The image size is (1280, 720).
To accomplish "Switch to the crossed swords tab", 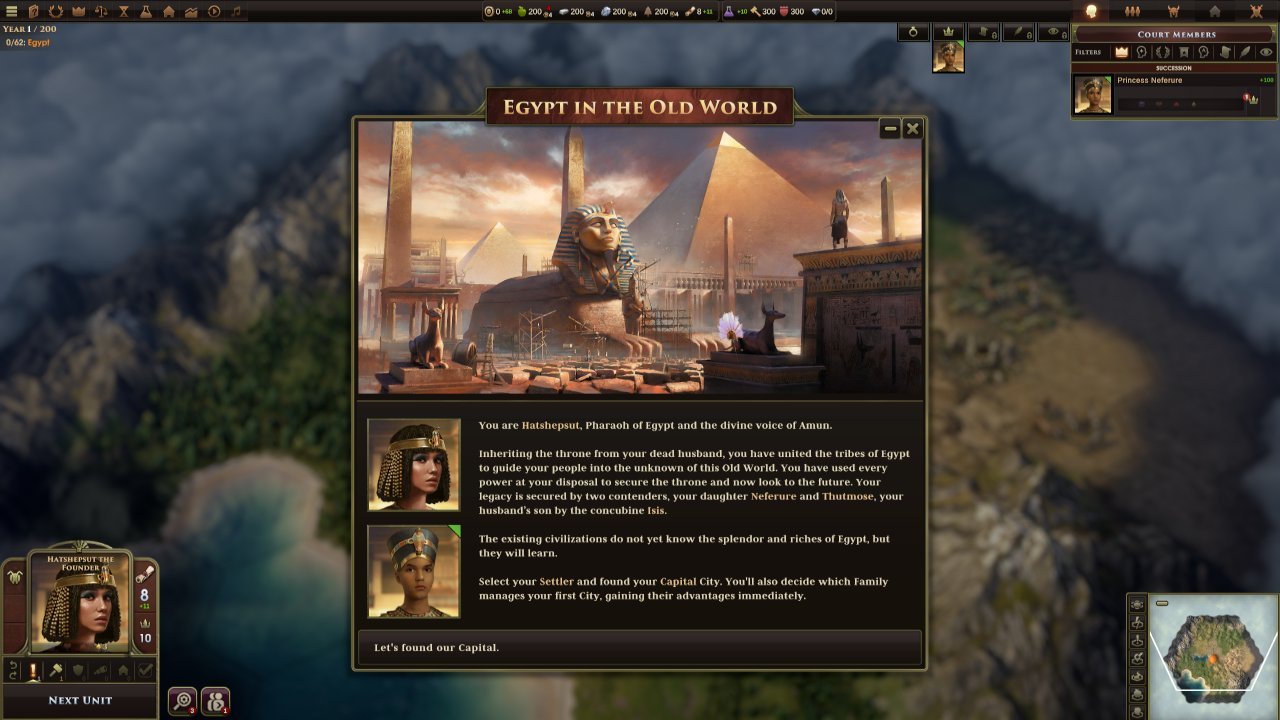I will click(1256, 12).
